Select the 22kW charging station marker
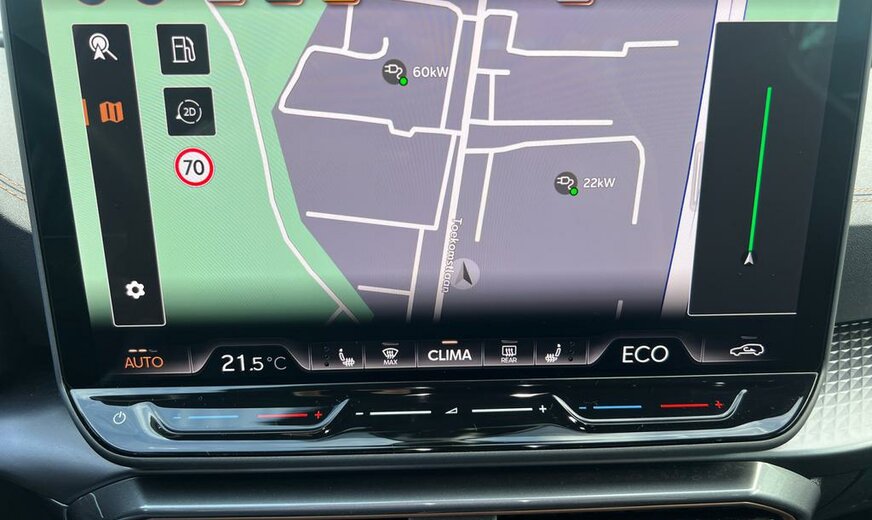Viewport: 872px width, 520px height. 566,183
